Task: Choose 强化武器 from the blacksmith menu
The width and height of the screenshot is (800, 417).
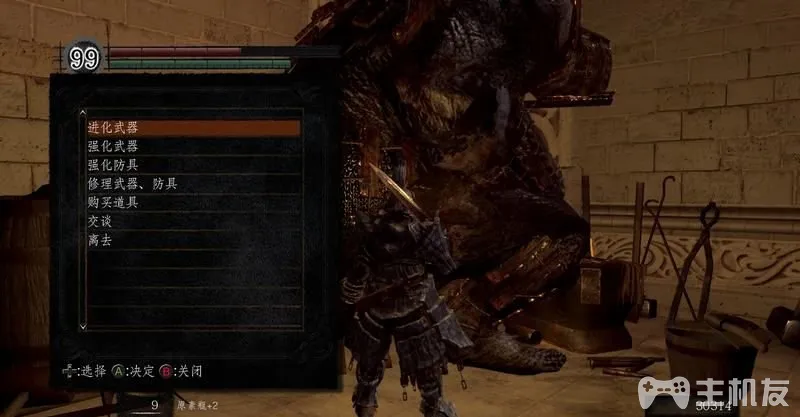Action: click(113, 147)
